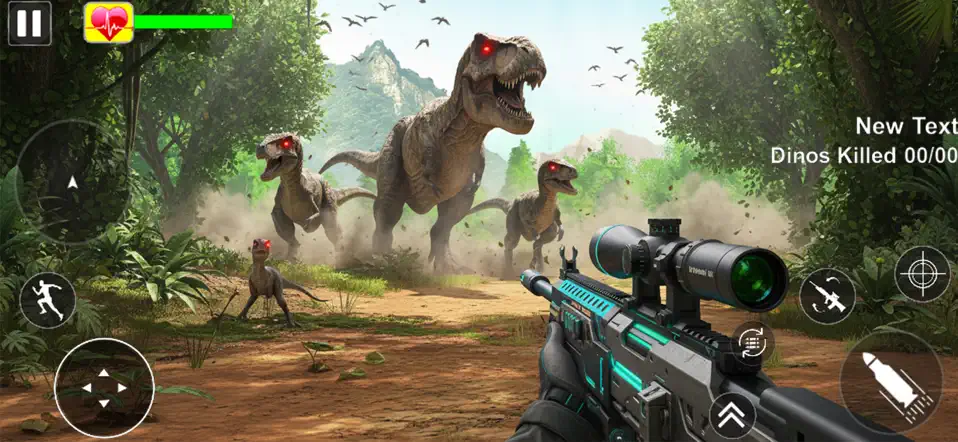The image size is (958, 442).
Task: Pause the game
Action: point(30,23)
